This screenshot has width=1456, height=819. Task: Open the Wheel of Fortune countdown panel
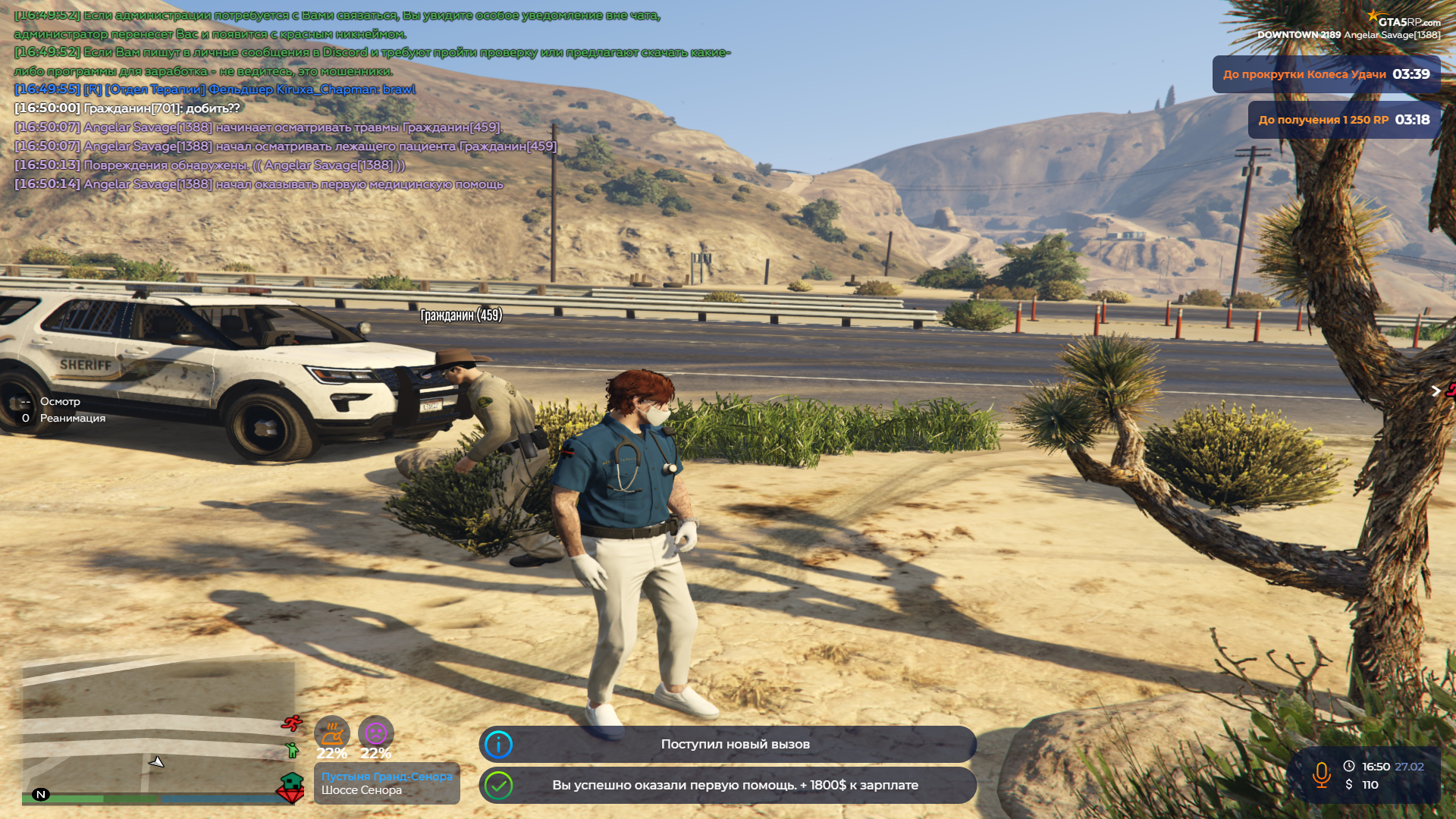coord(1326,74)
